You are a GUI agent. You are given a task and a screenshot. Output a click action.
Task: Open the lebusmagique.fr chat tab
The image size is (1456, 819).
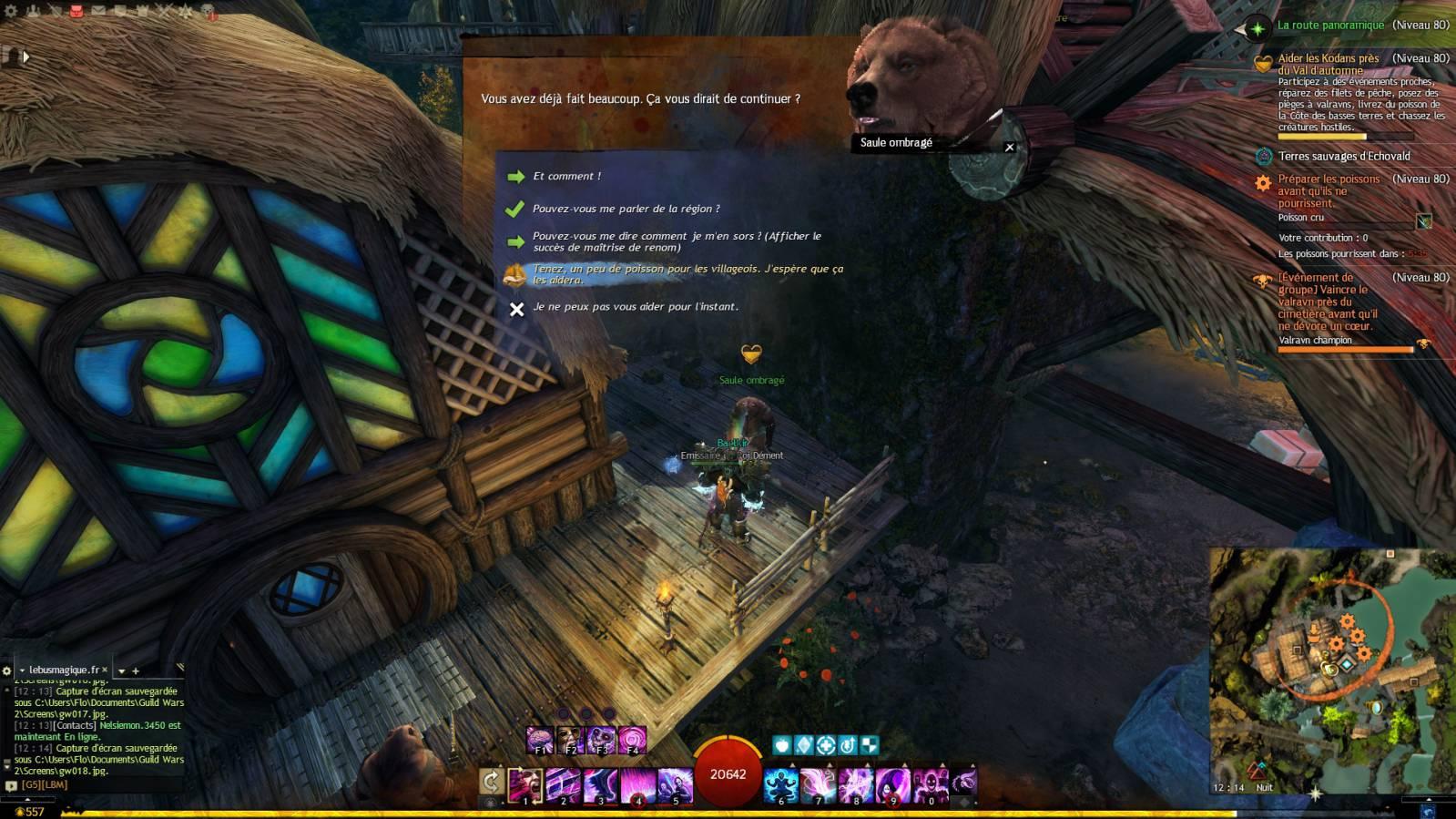point(64,670)
